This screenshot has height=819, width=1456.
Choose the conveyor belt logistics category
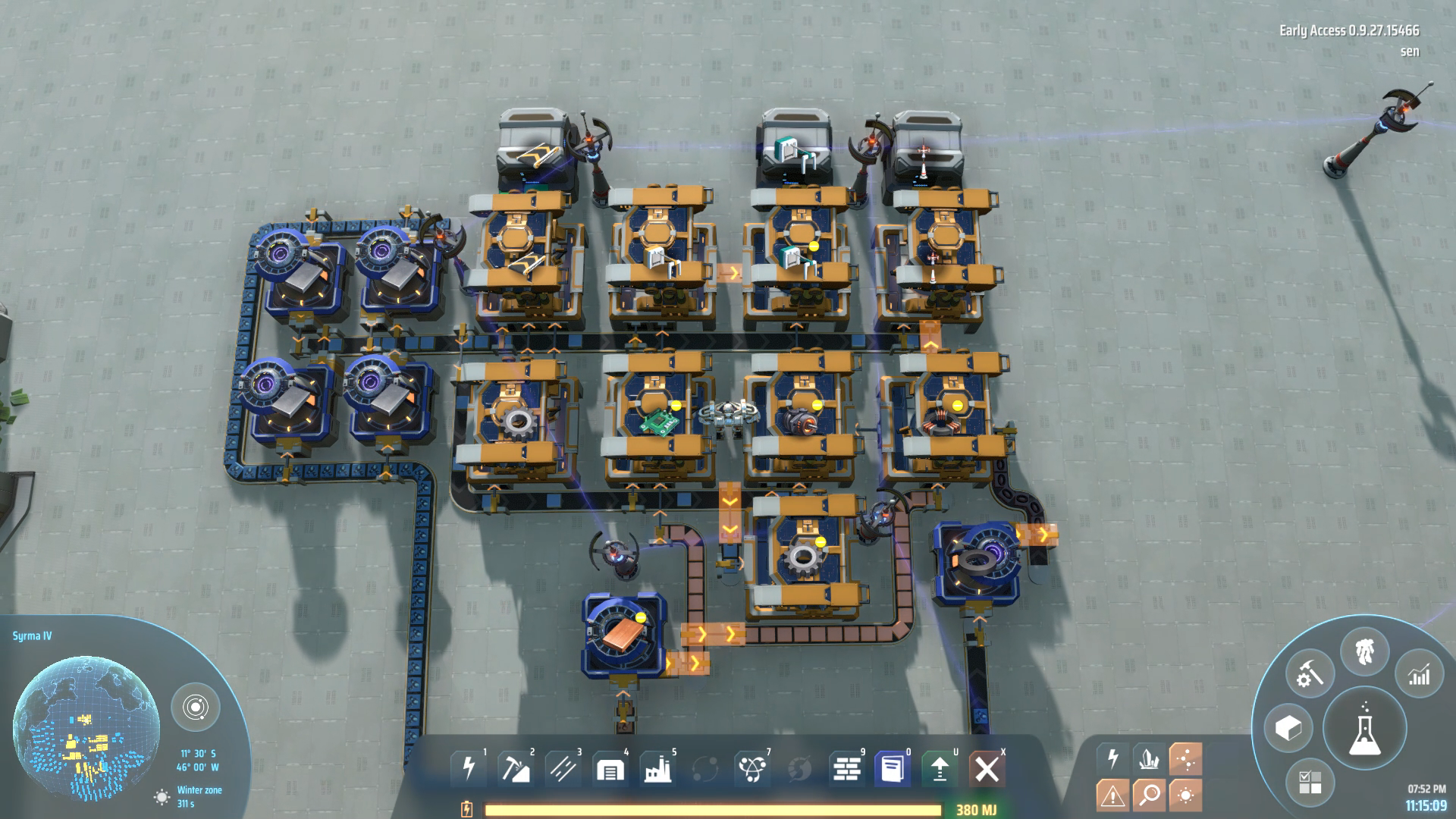(563, 769)
